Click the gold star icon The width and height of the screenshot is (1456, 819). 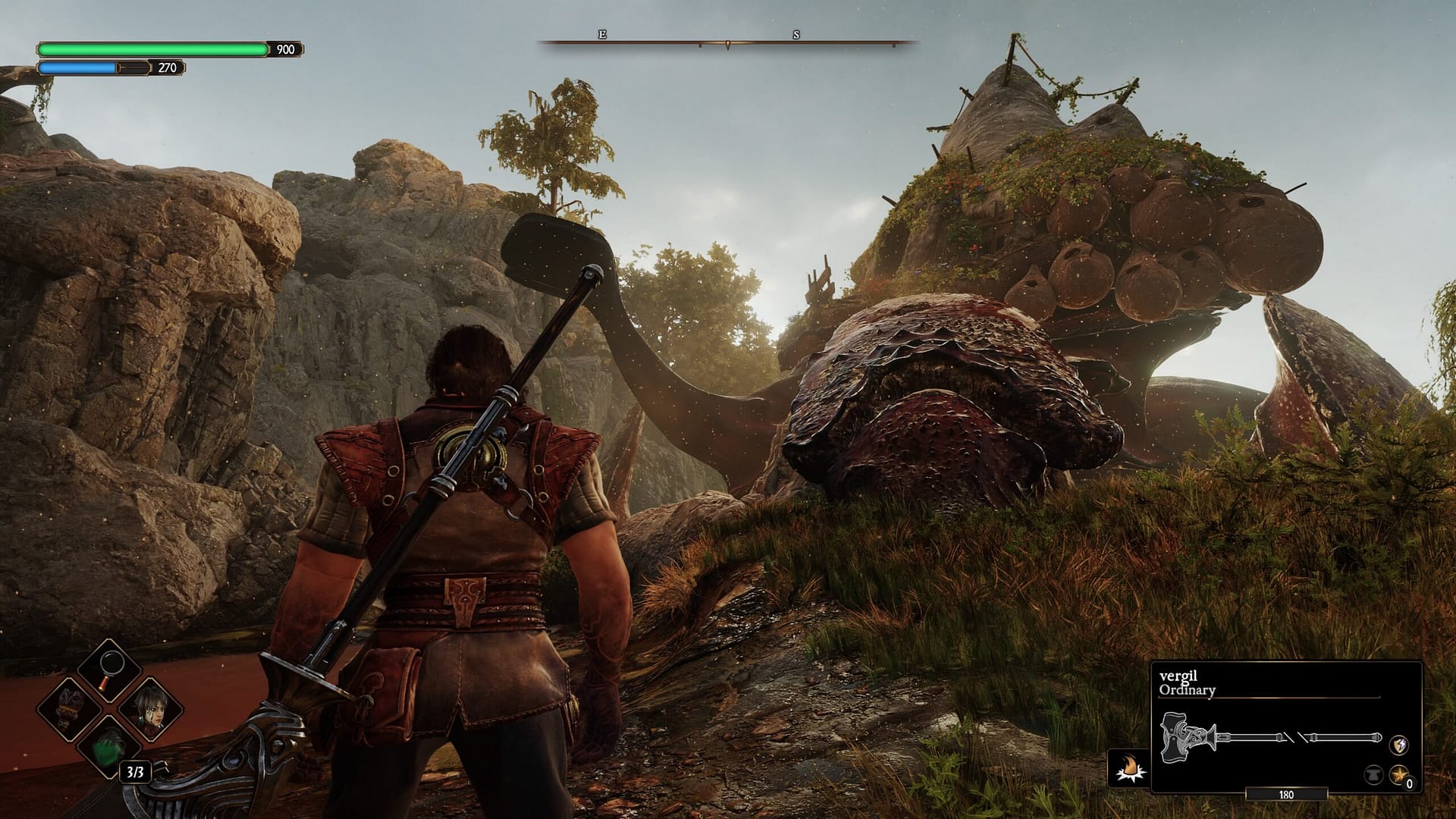[x=1399, y=775]
